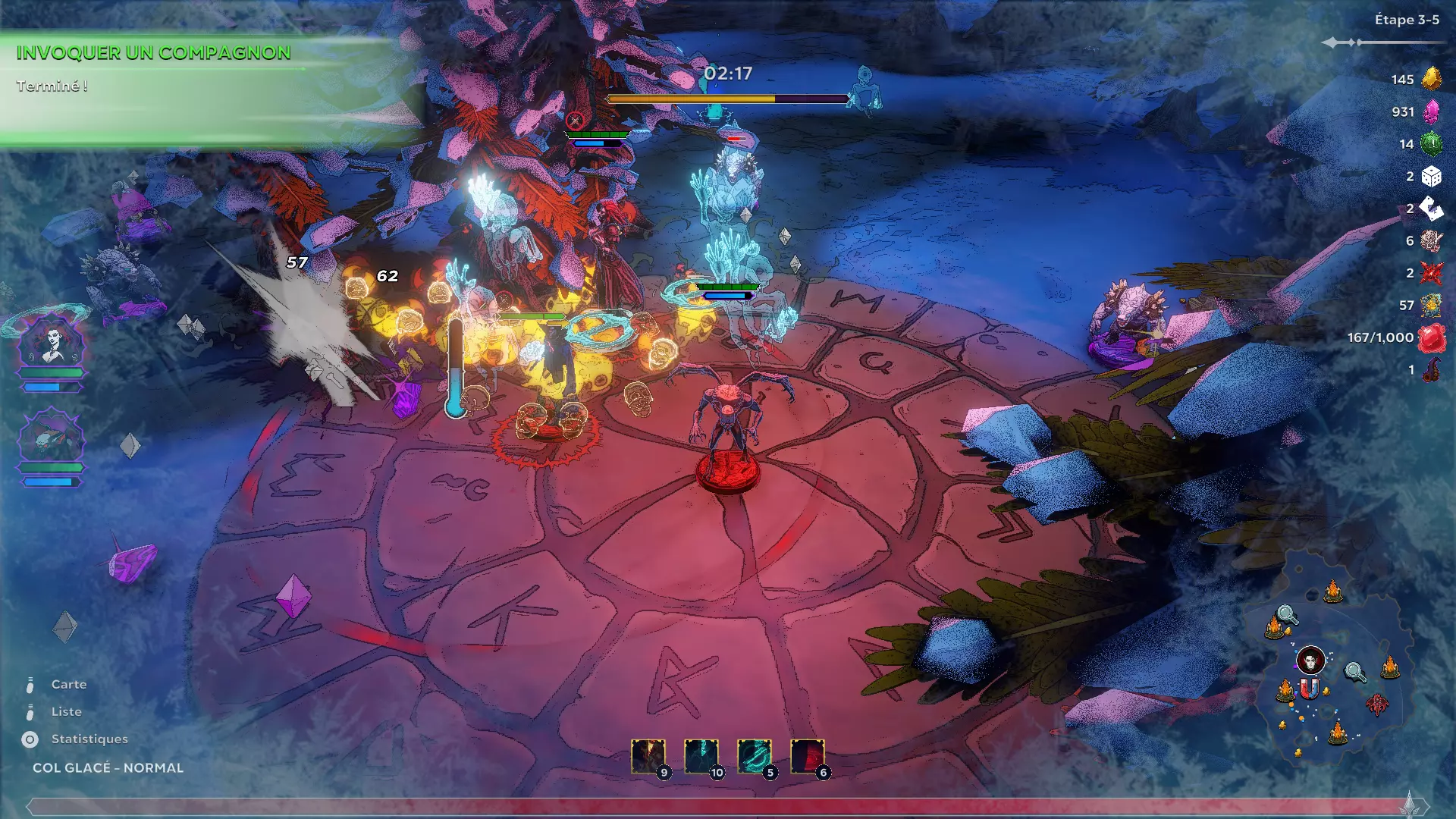Image resolution: width=1456 pixels, height=819 pixels.
Task: Activate the fiery ability with cooldown 9
Action: [648, 756]
